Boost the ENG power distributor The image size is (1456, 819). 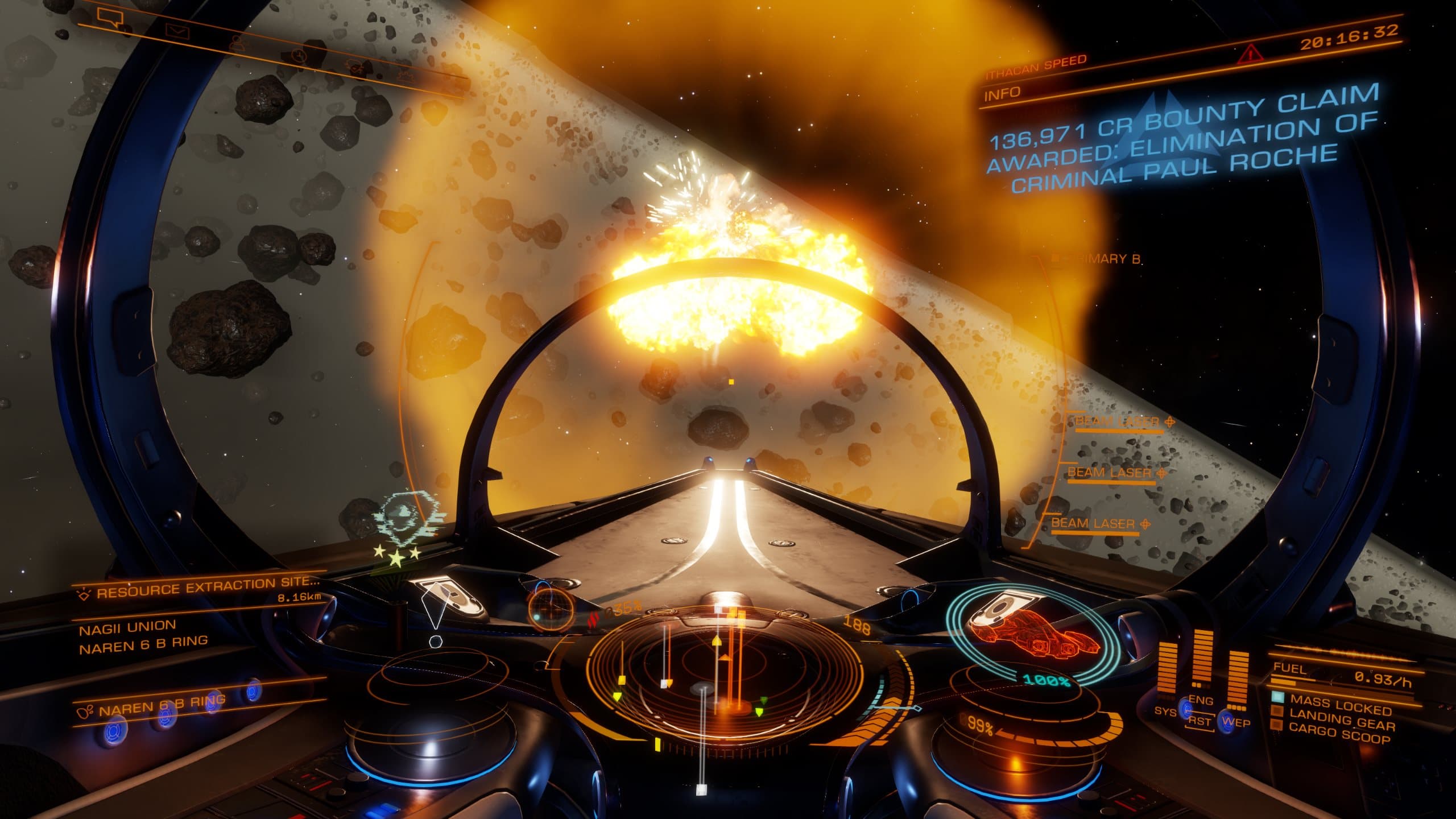click(1201, 701)
